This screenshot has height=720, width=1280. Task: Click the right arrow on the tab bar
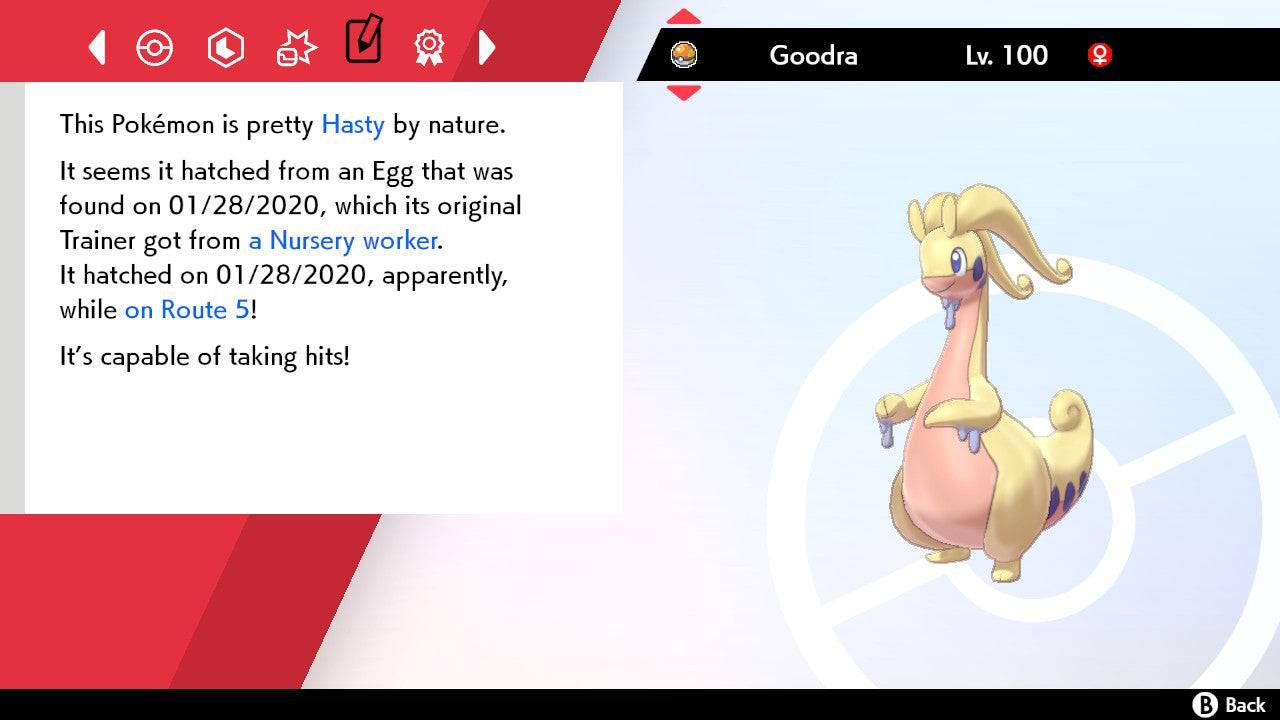(487, 47)
